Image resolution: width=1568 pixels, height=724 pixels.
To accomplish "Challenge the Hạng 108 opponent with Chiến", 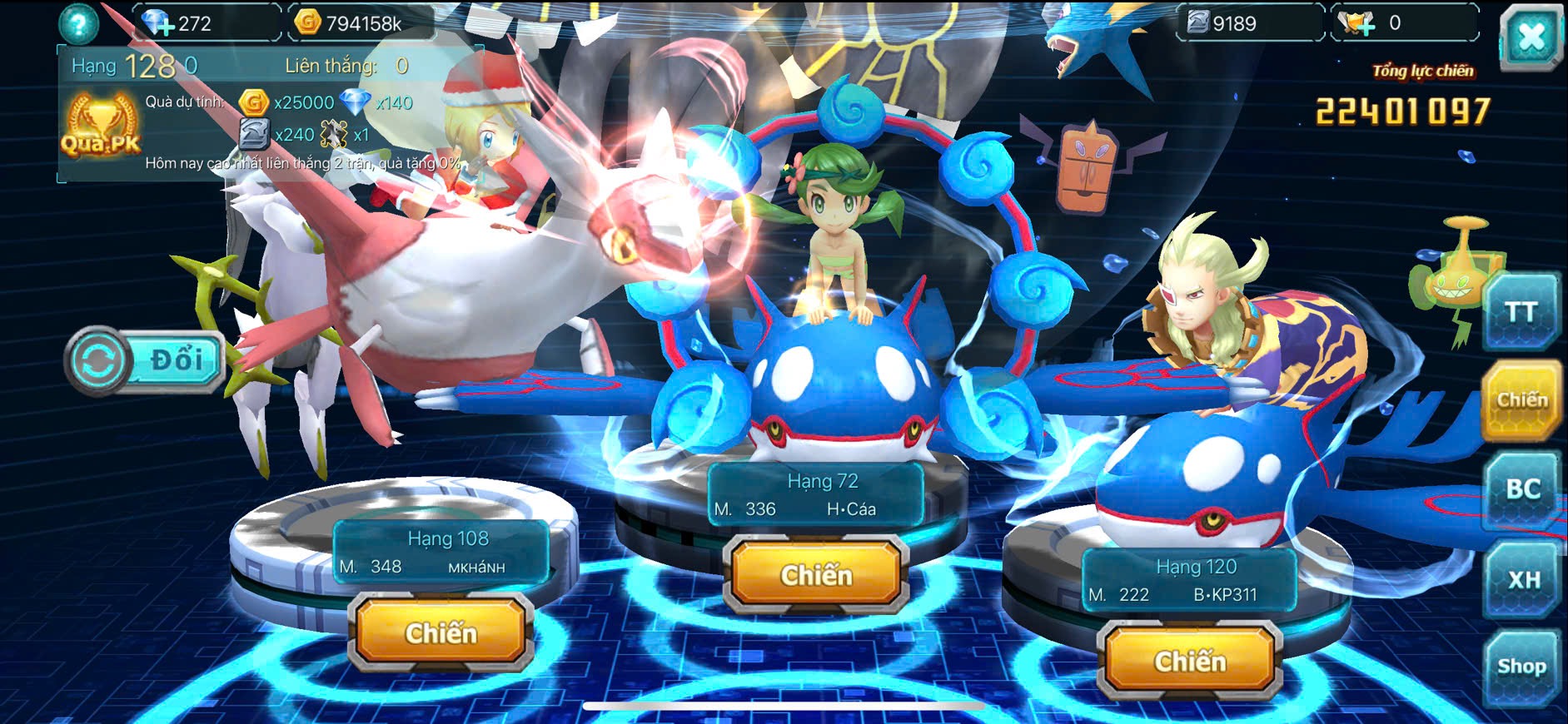I will 441,633.
